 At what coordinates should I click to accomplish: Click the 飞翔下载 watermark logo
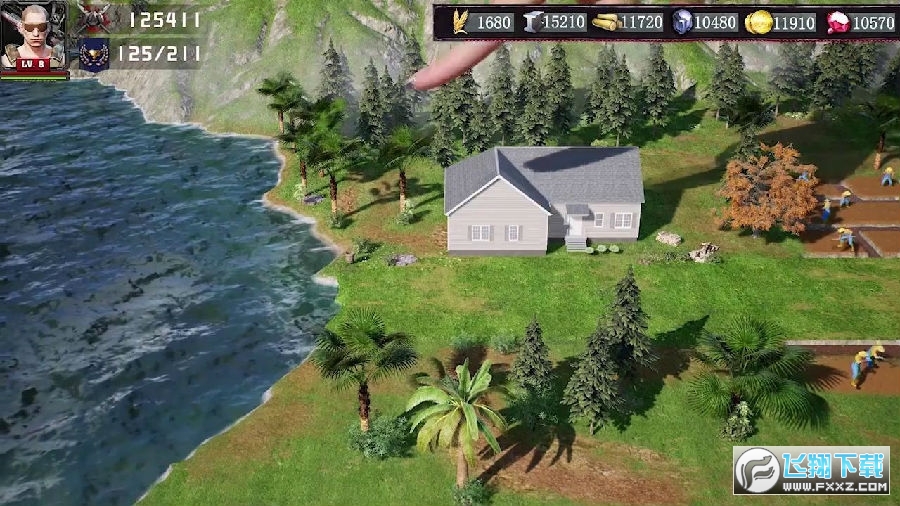(x=811, y=470)
